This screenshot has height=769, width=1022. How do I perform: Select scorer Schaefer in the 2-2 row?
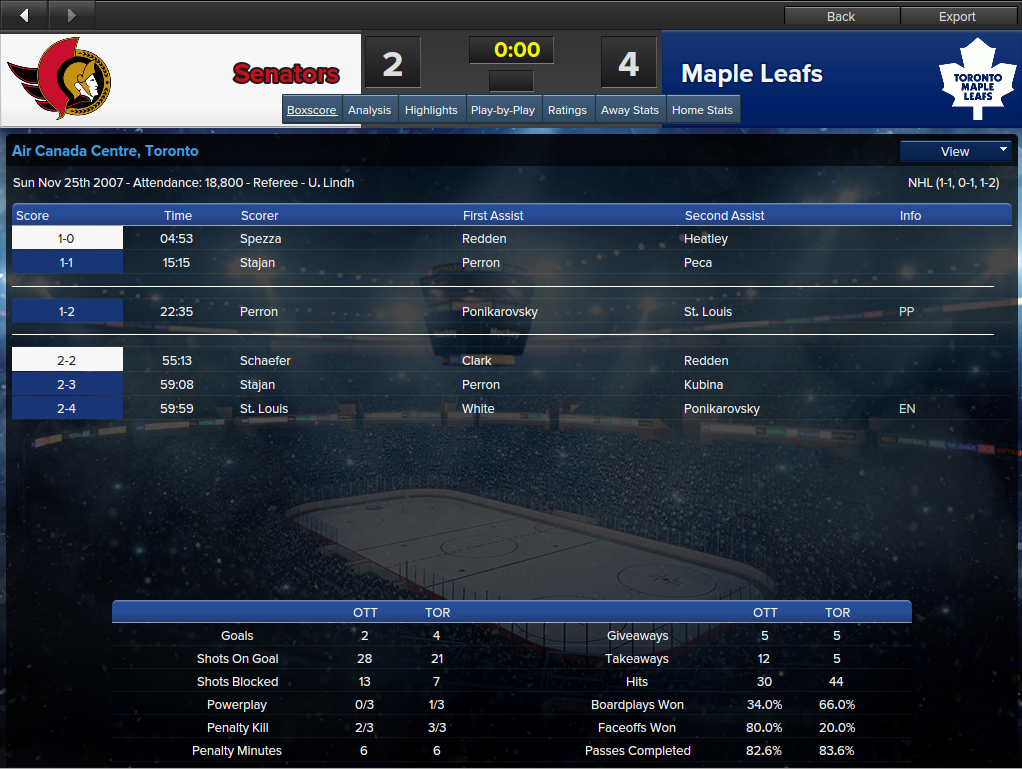pyautogui.click(x=265, y=360)
